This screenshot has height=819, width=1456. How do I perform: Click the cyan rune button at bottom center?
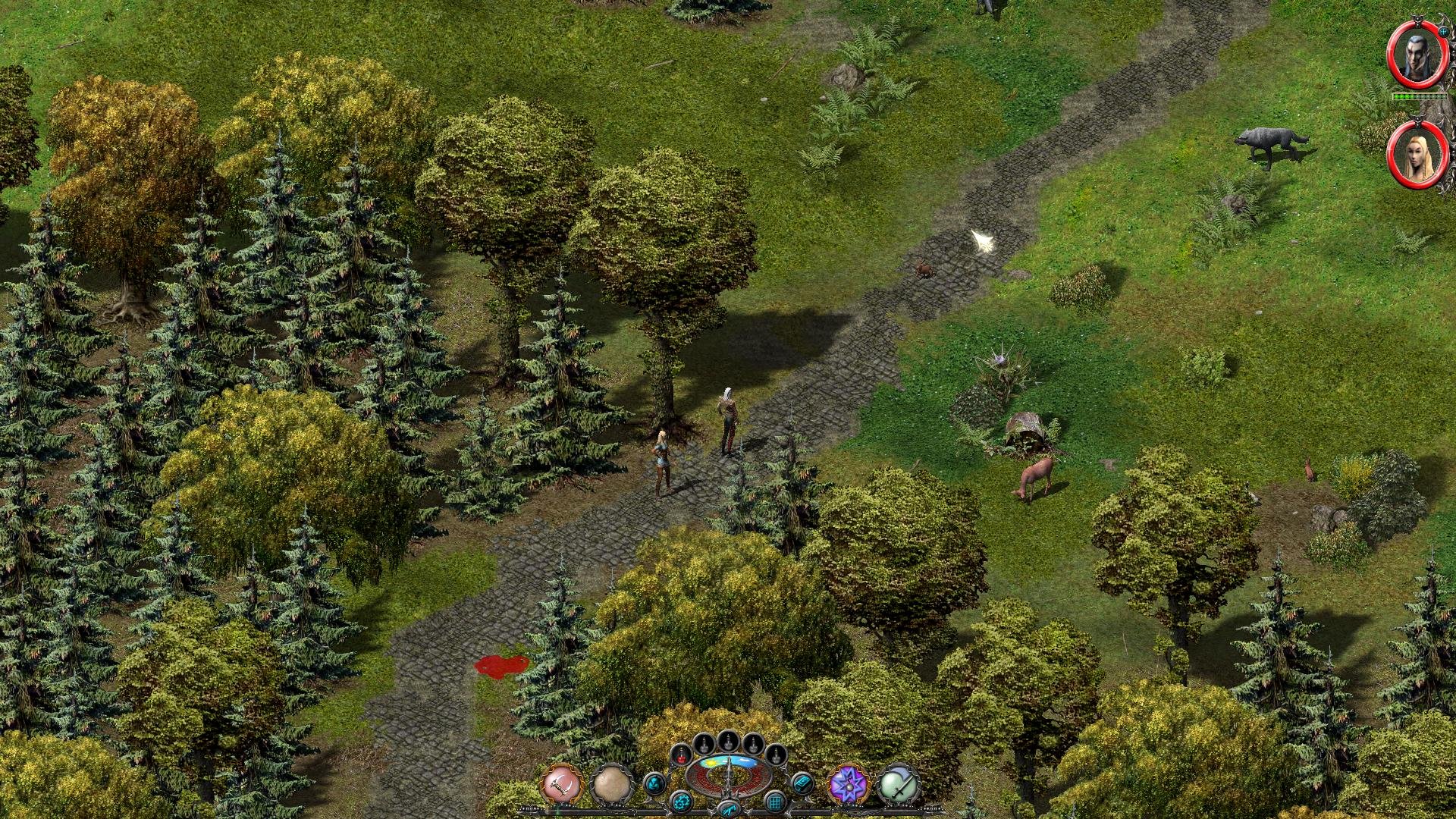pyautogui.click(x=728, y=810)
